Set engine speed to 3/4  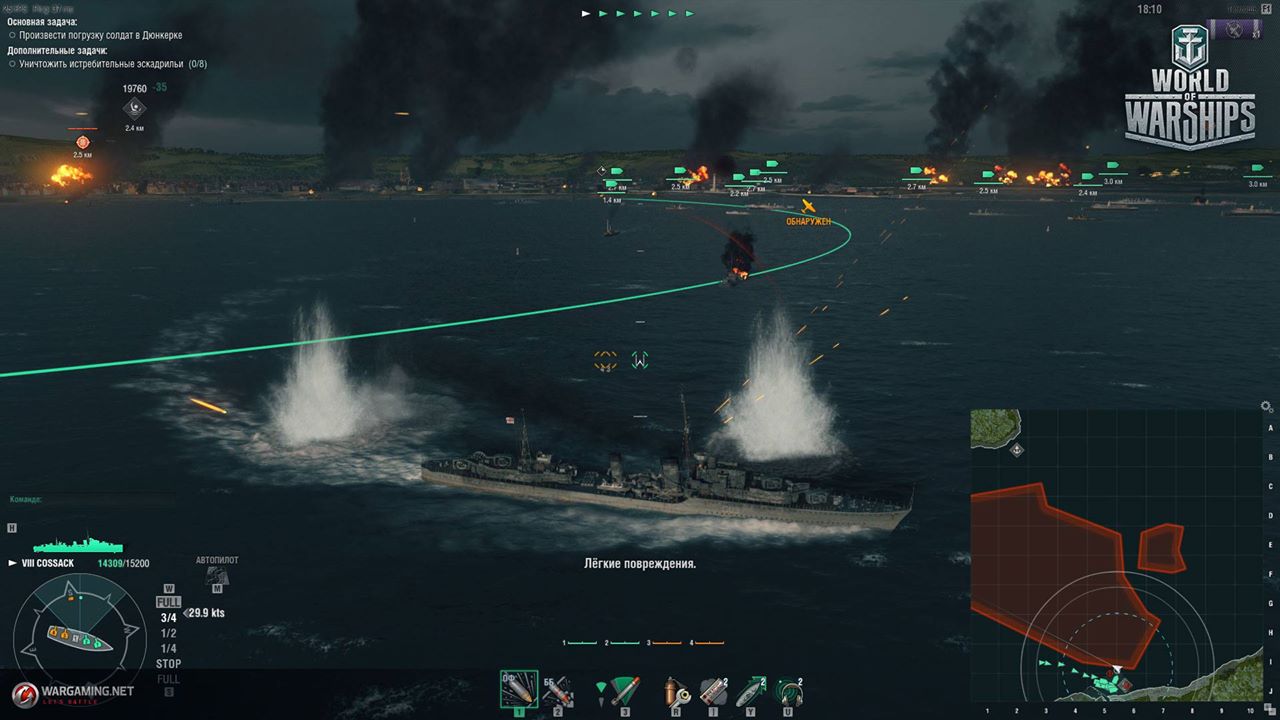point(169,618)
